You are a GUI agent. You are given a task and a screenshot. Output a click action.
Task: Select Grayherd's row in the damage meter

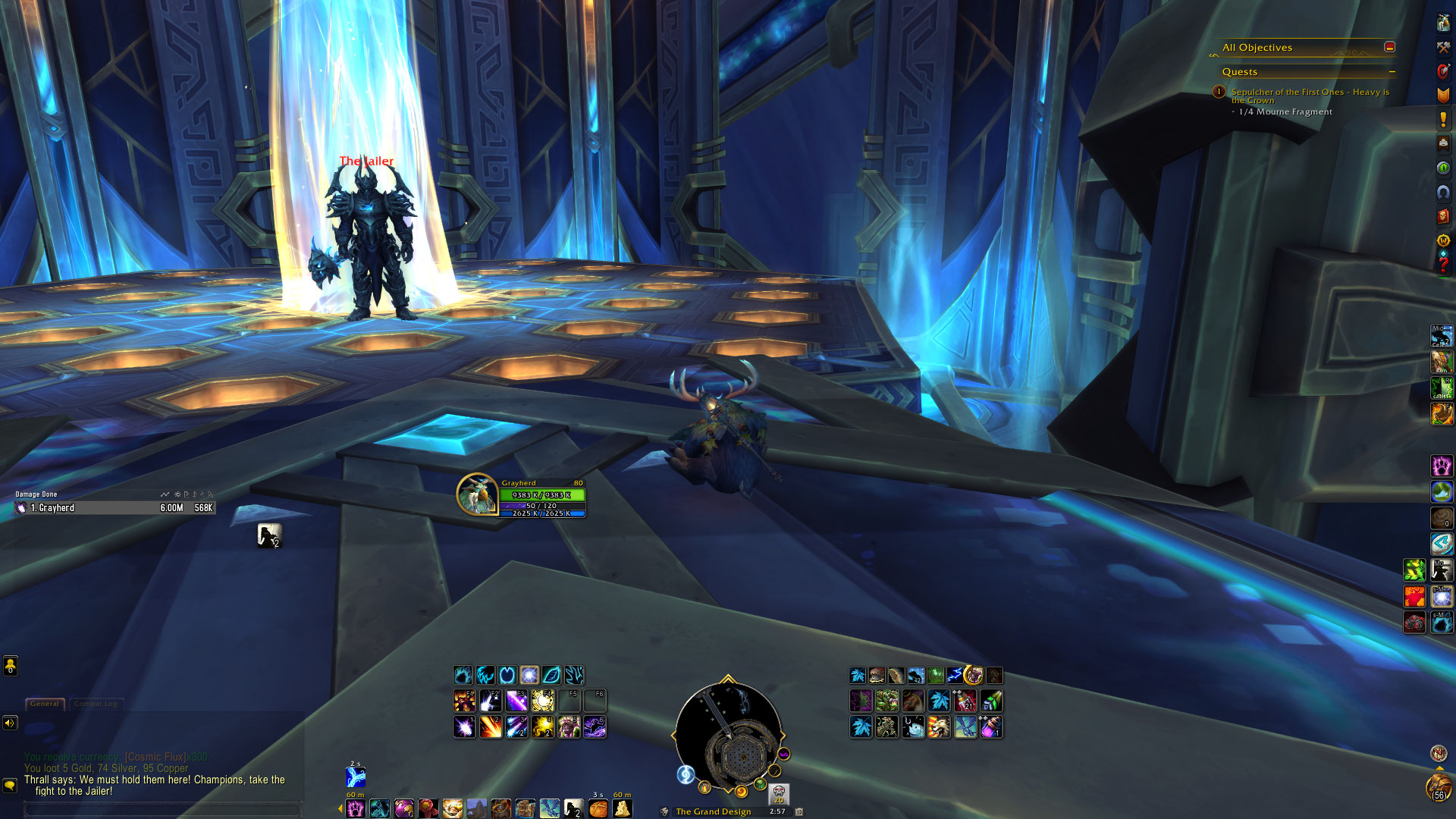(x=114, y=508)
